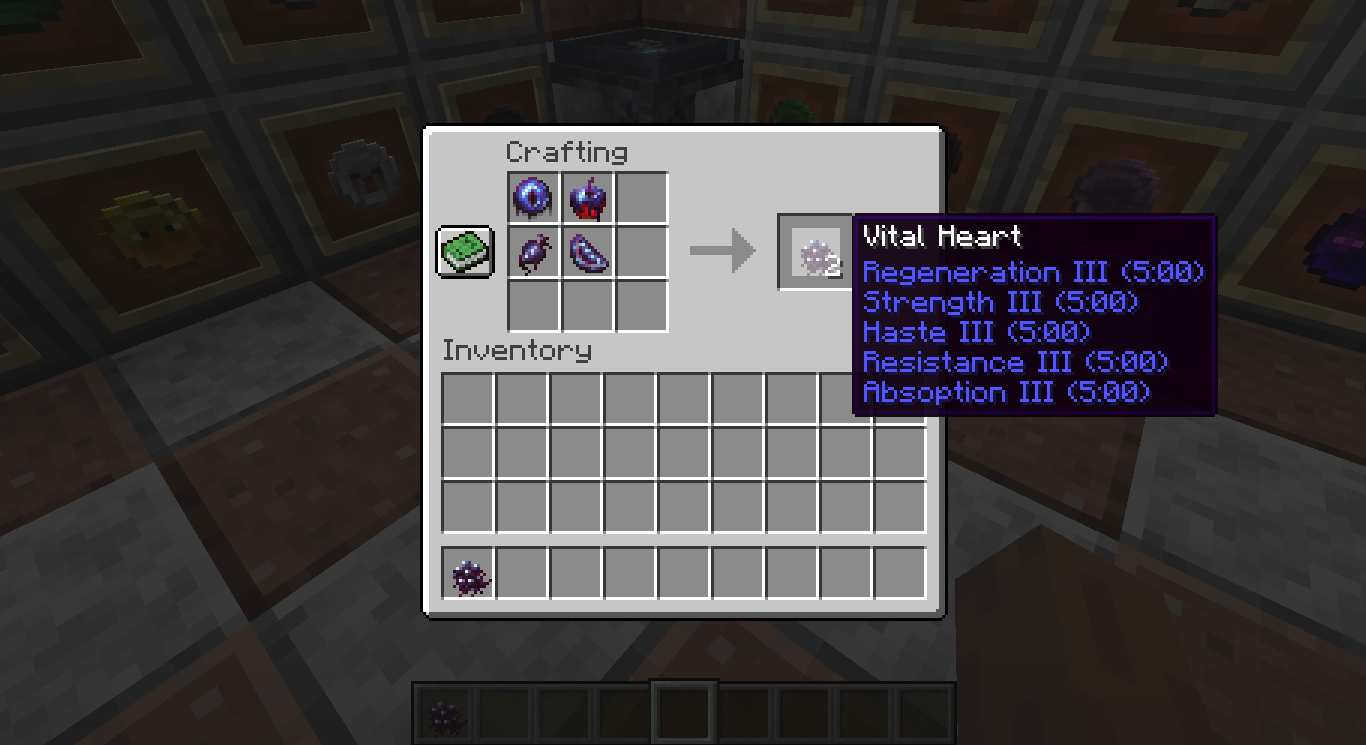
Task: Open the green recipe book
Action: (463, 252)
